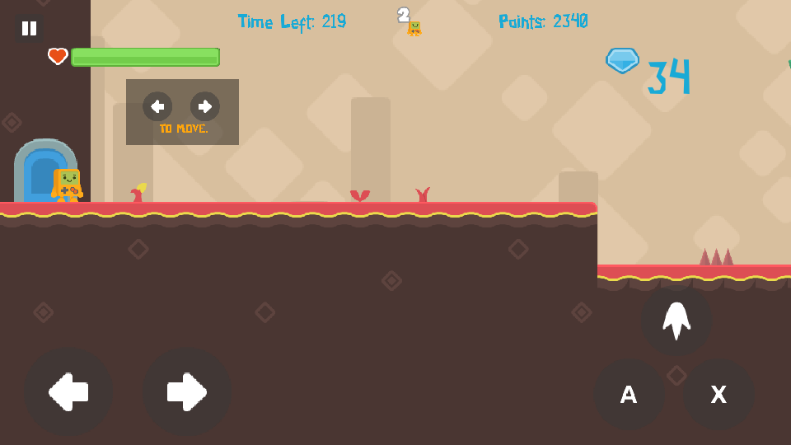The height and width of the screenshot is (445, 791).
Task: Tap the X action button
Action: [718, 394]
